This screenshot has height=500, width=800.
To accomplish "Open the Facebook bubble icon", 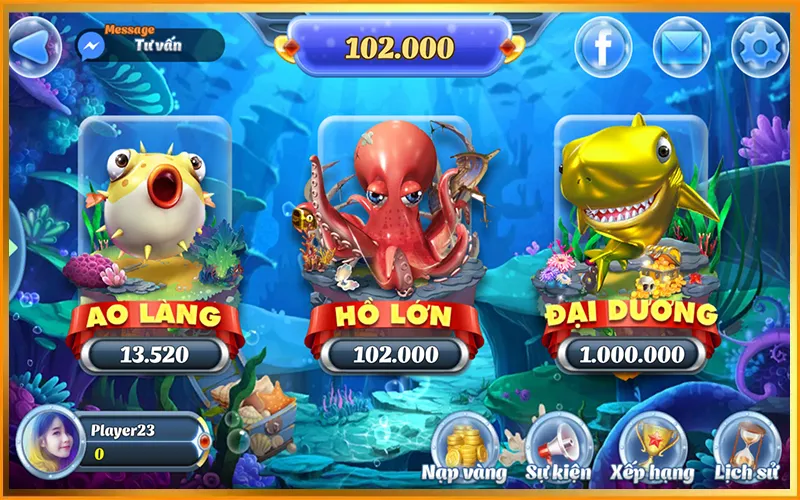I will (x=603, y=46).
